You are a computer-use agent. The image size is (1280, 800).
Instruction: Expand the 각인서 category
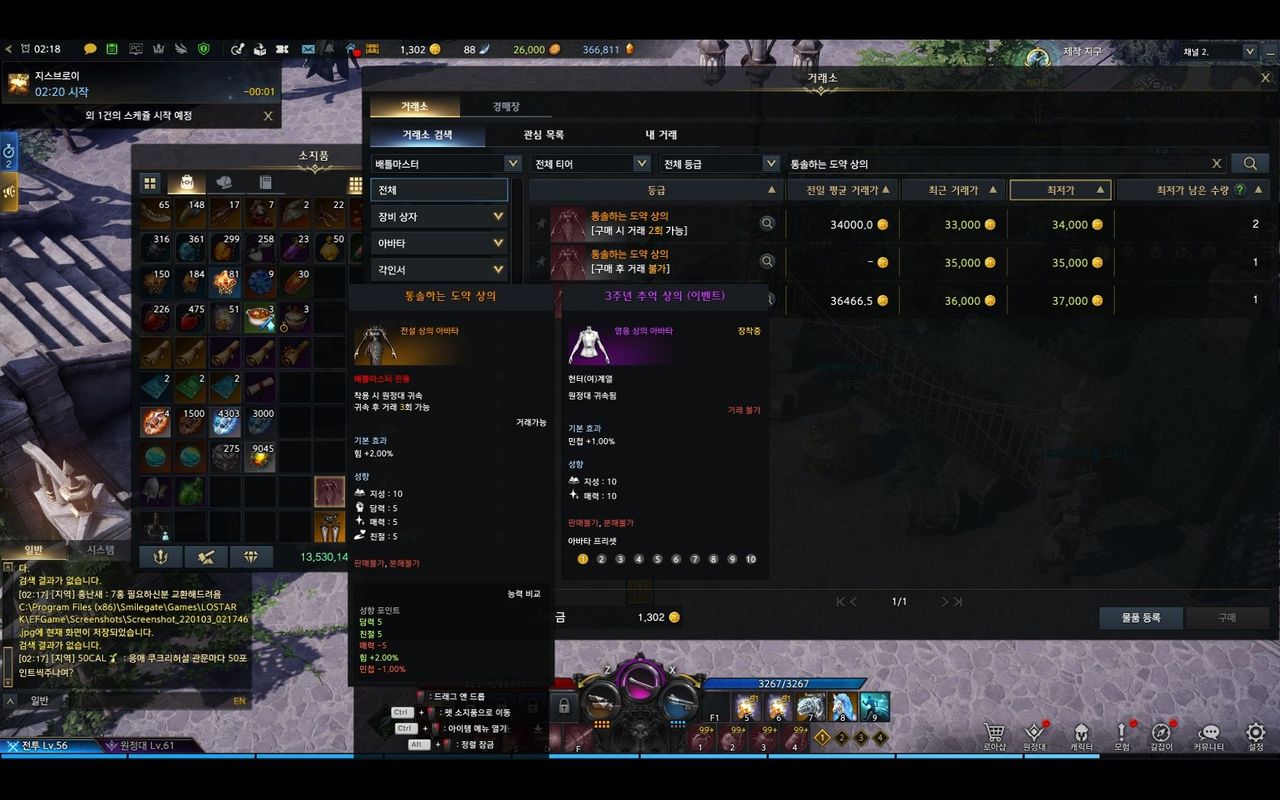(439, 270)
